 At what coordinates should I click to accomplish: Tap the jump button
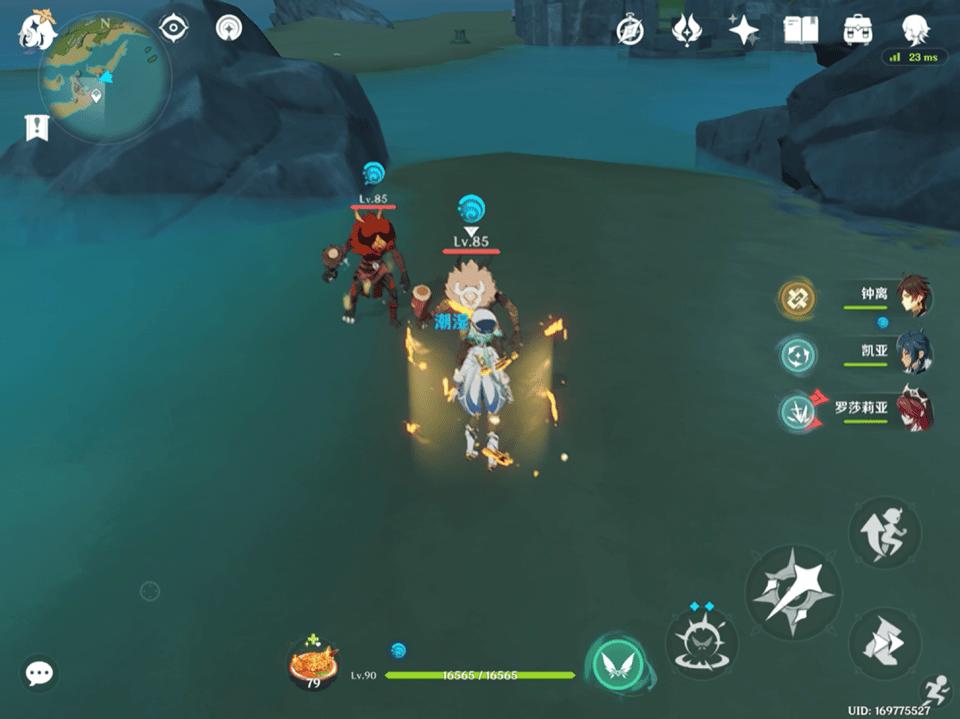(x=884, y=533)
